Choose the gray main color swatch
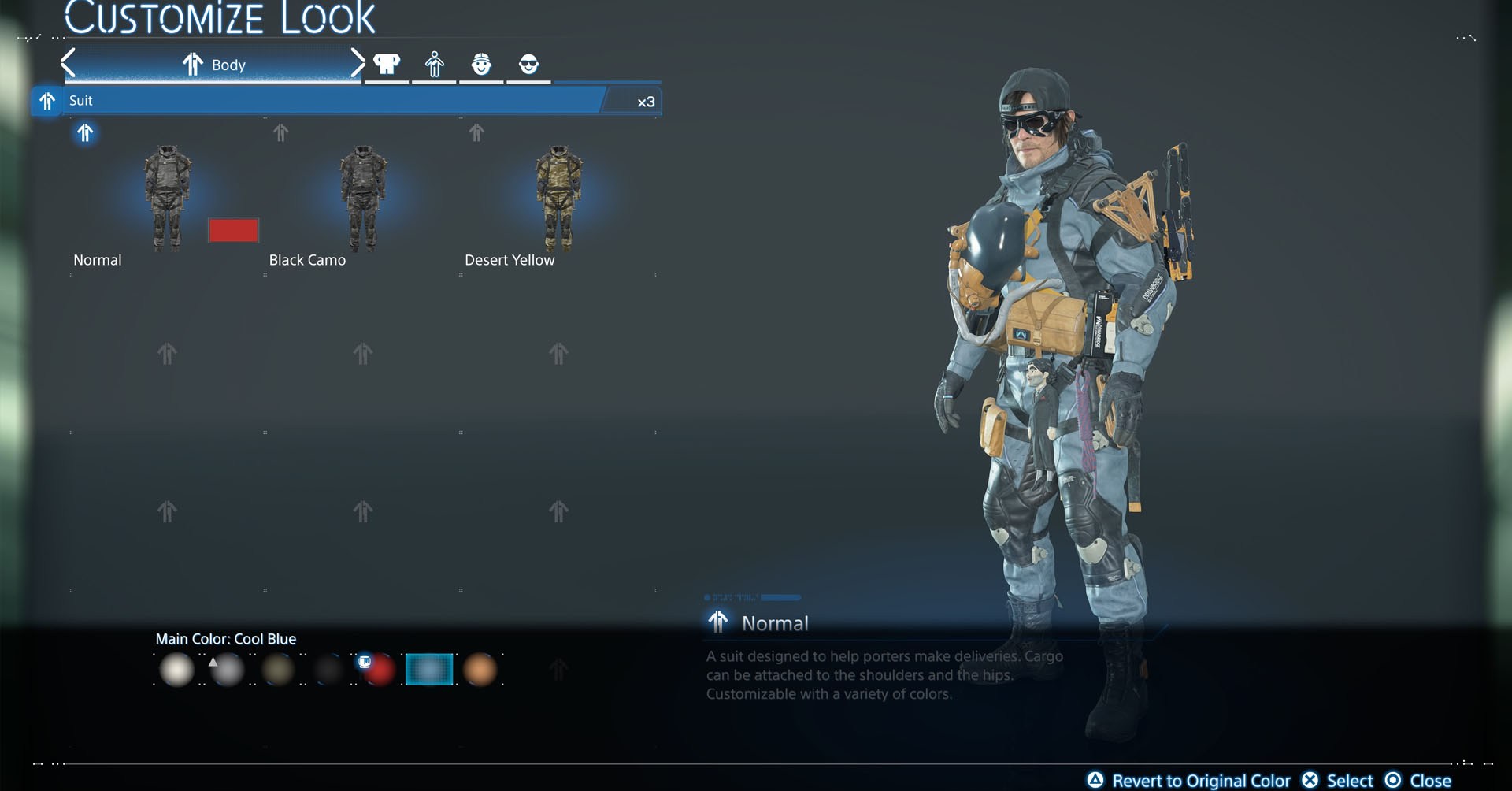1512x791 pixels. pos(227,670)
